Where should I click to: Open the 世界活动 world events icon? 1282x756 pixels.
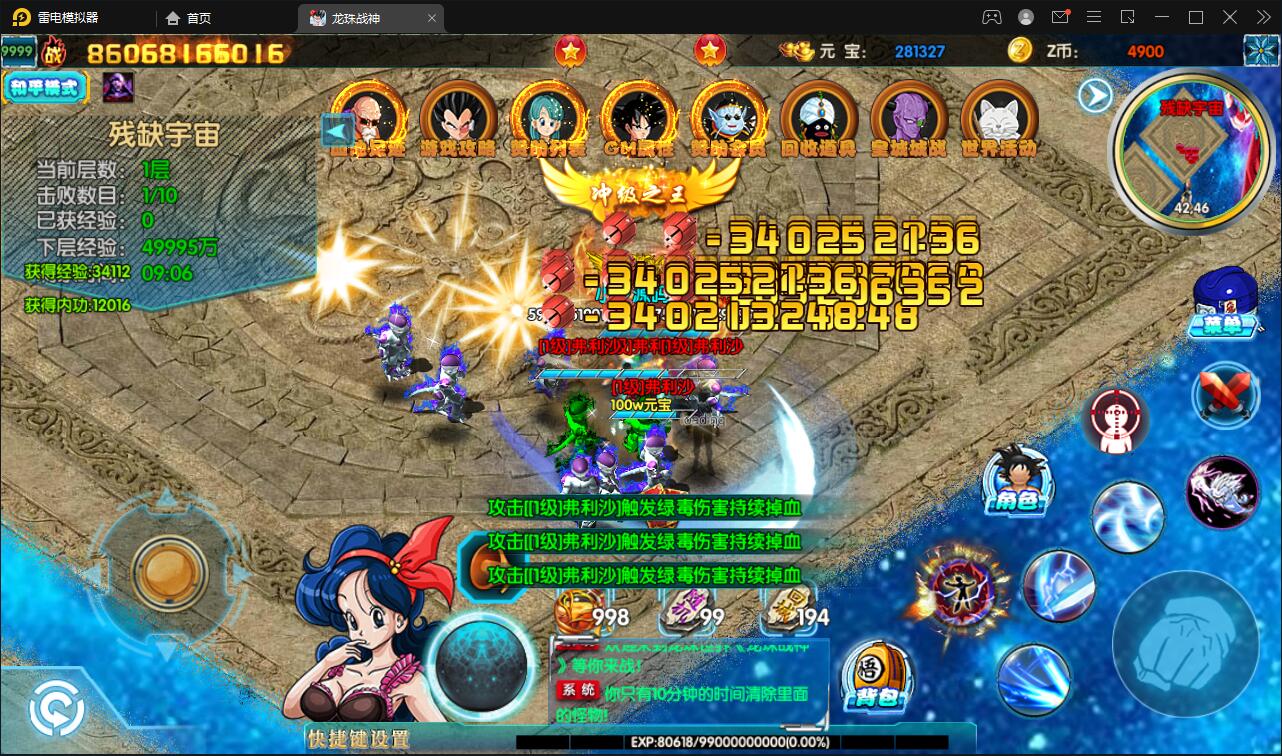point(998,118)
